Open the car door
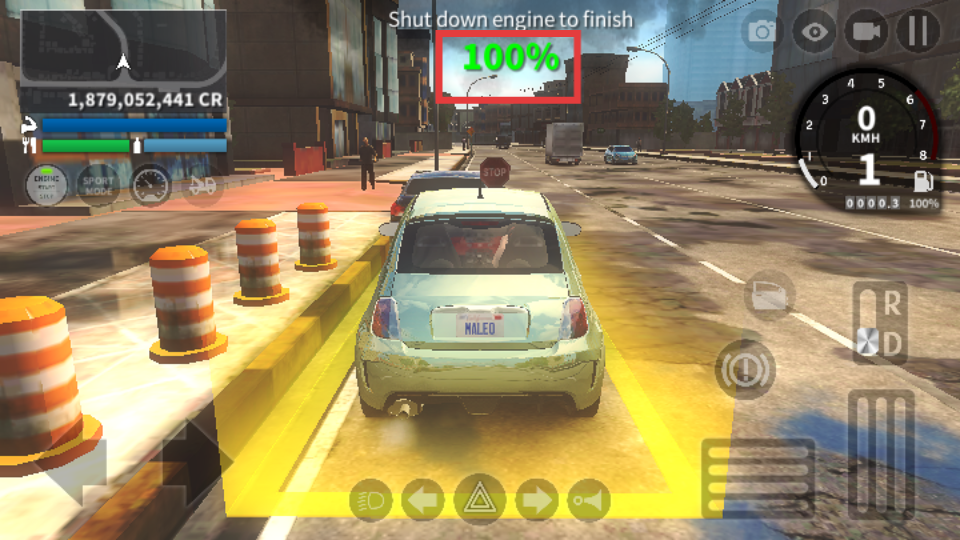 769,295
